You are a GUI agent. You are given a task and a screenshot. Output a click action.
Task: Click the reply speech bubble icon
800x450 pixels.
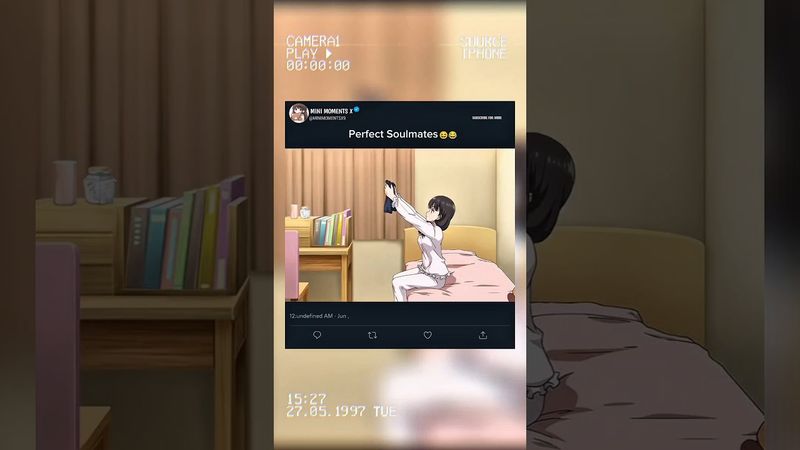point(317,336)
